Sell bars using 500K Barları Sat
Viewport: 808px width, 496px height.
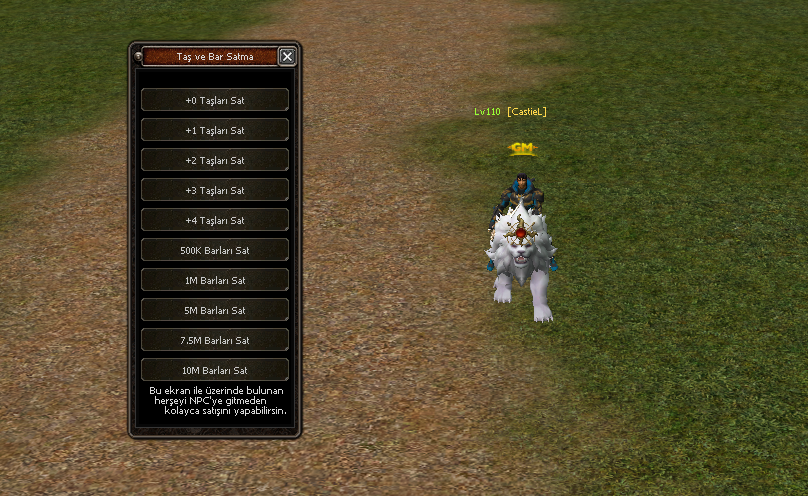click(215, 250)
